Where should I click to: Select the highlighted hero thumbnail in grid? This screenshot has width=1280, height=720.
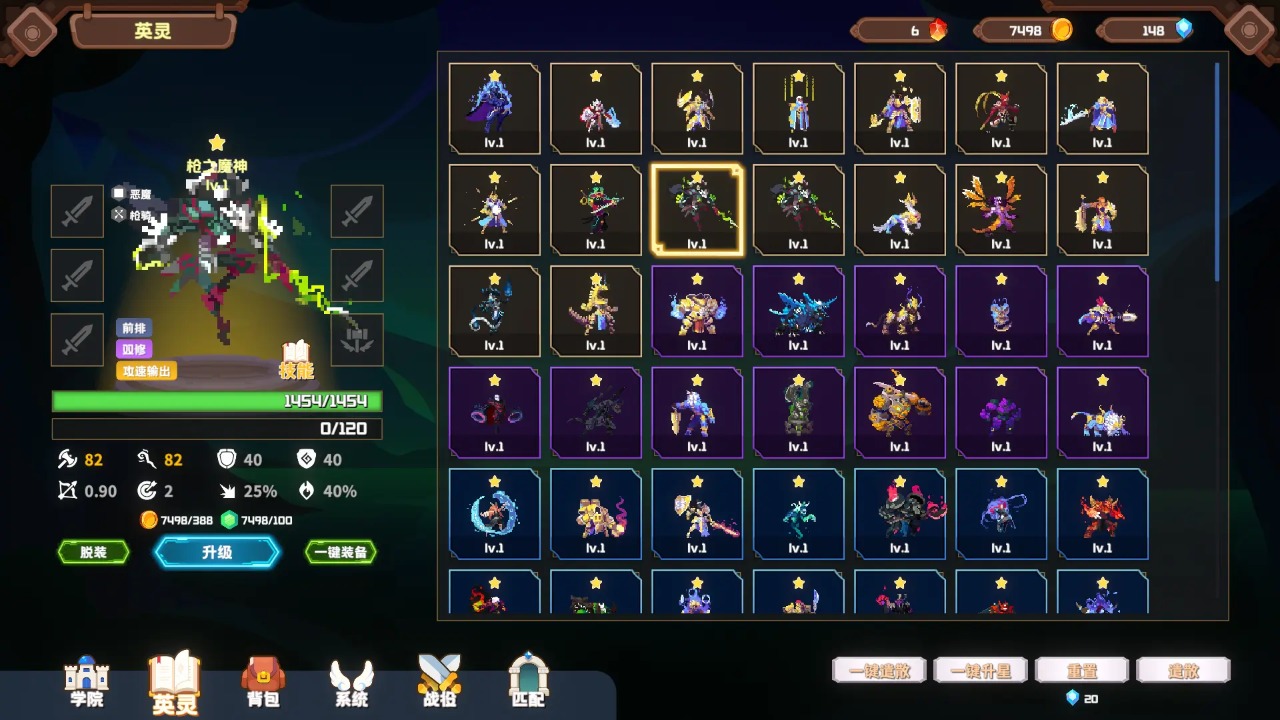[697, 209]
